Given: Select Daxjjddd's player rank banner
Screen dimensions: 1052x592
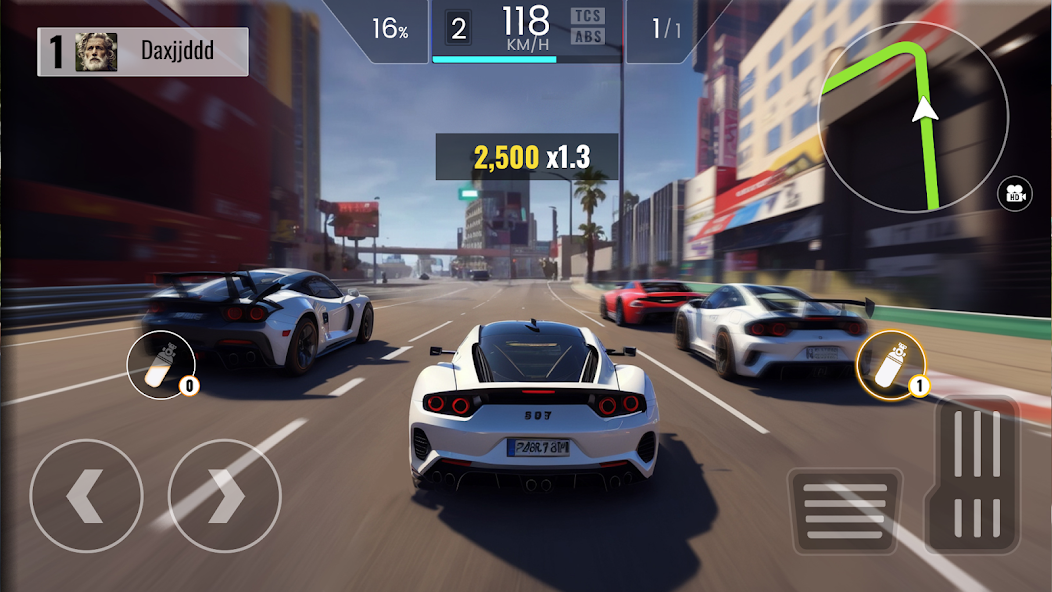Looking at the screenshot, I should tap(143, 52).
